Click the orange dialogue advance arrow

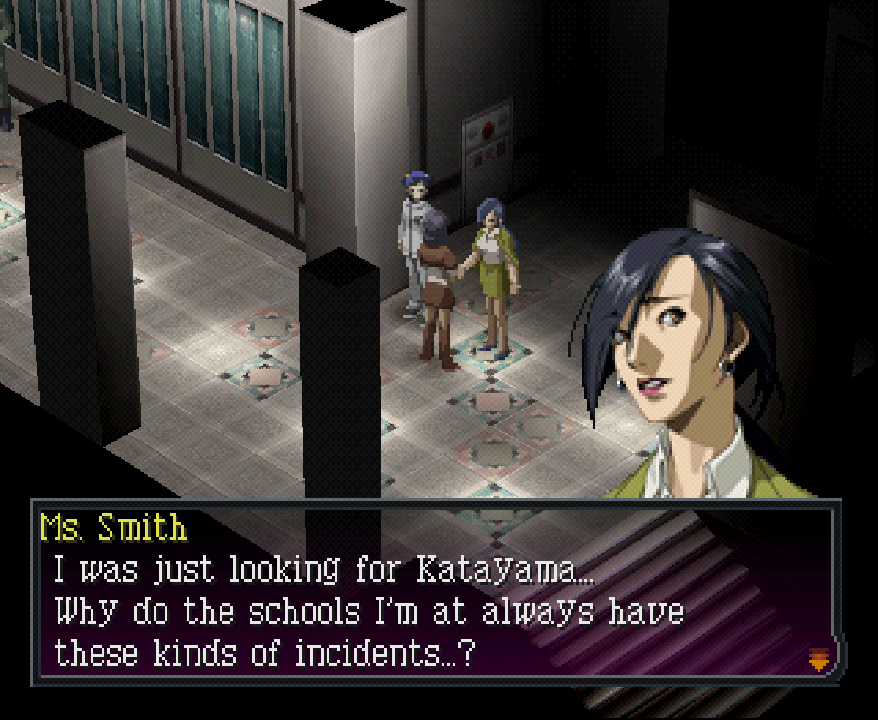click(818, 658)
